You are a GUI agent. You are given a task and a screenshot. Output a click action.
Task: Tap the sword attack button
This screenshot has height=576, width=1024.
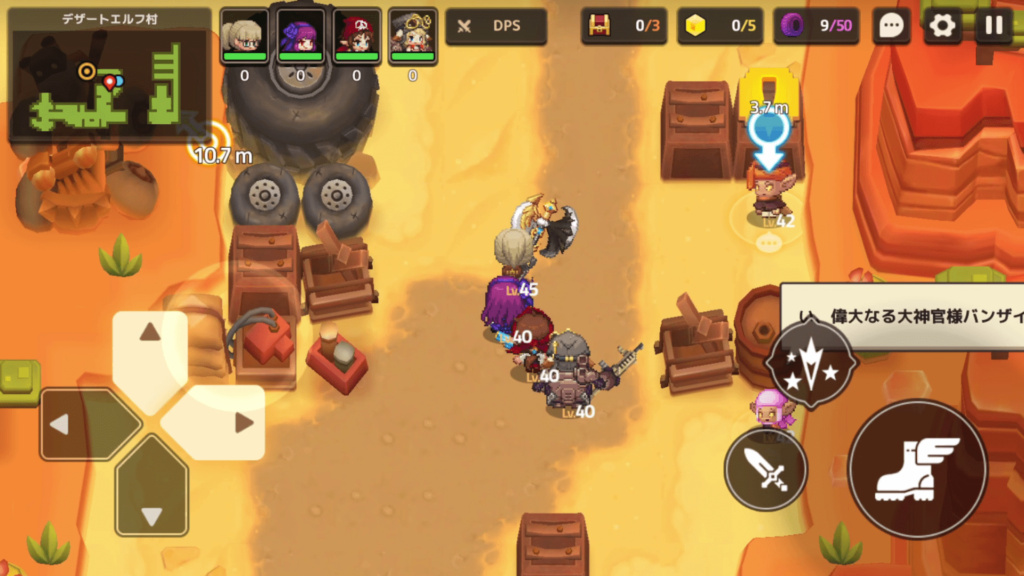tap(766, 468)
